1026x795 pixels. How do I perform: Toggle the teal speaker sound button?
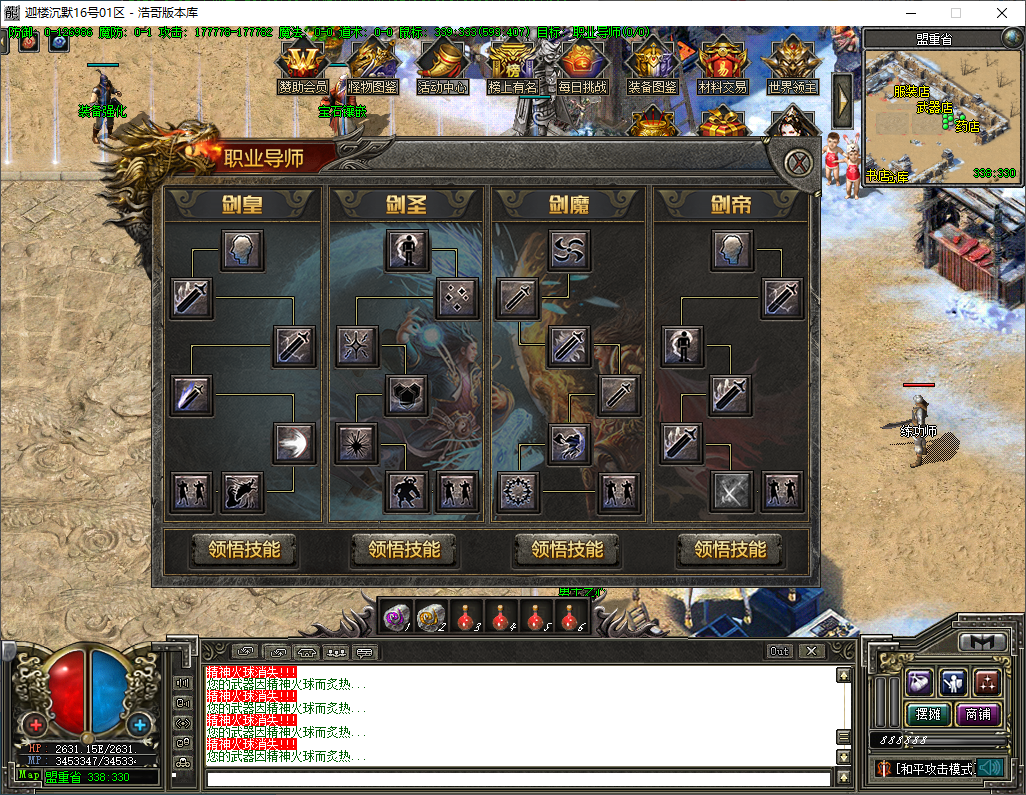[x=990, y=768]
